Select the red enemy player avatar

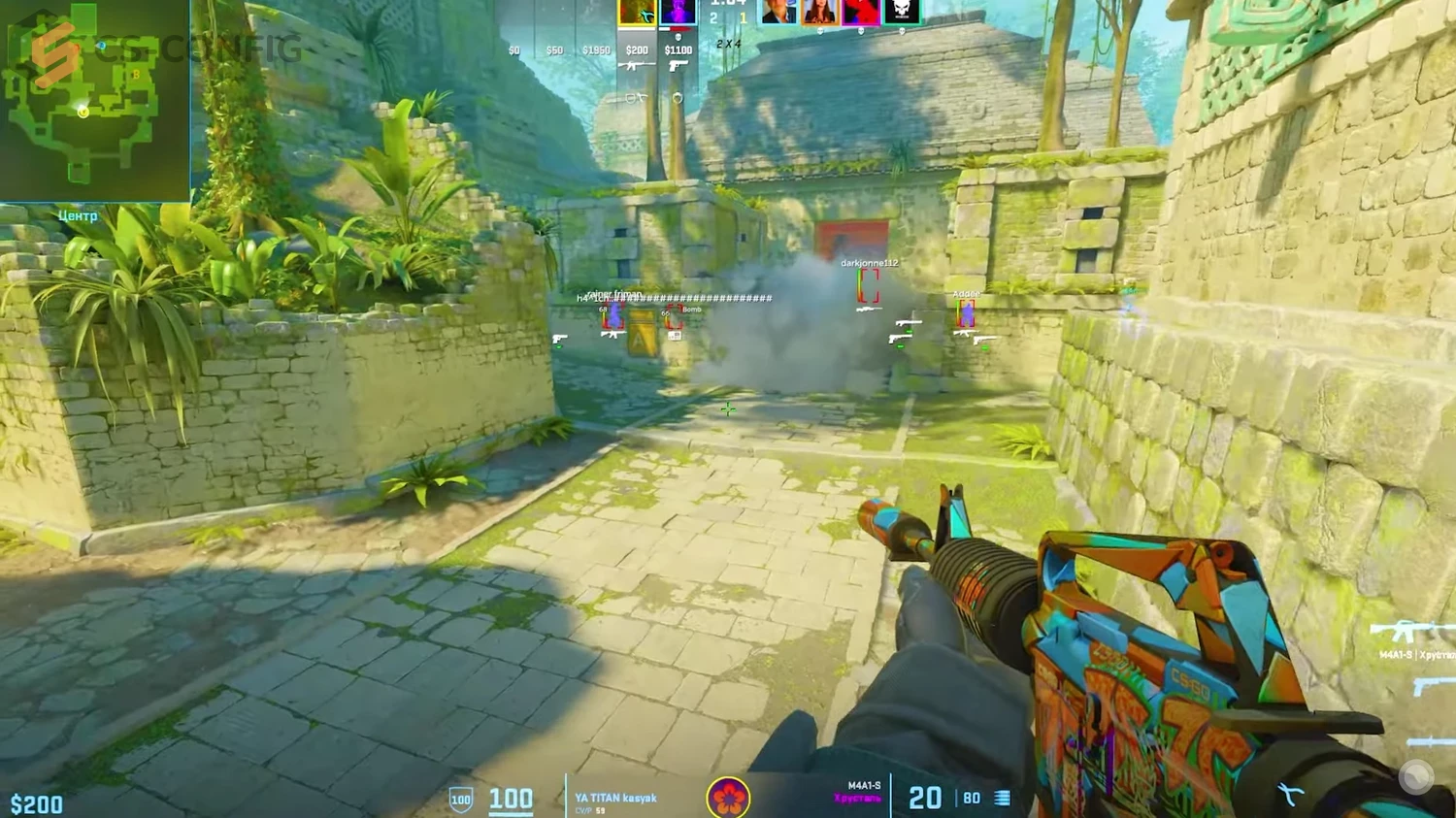861,12
